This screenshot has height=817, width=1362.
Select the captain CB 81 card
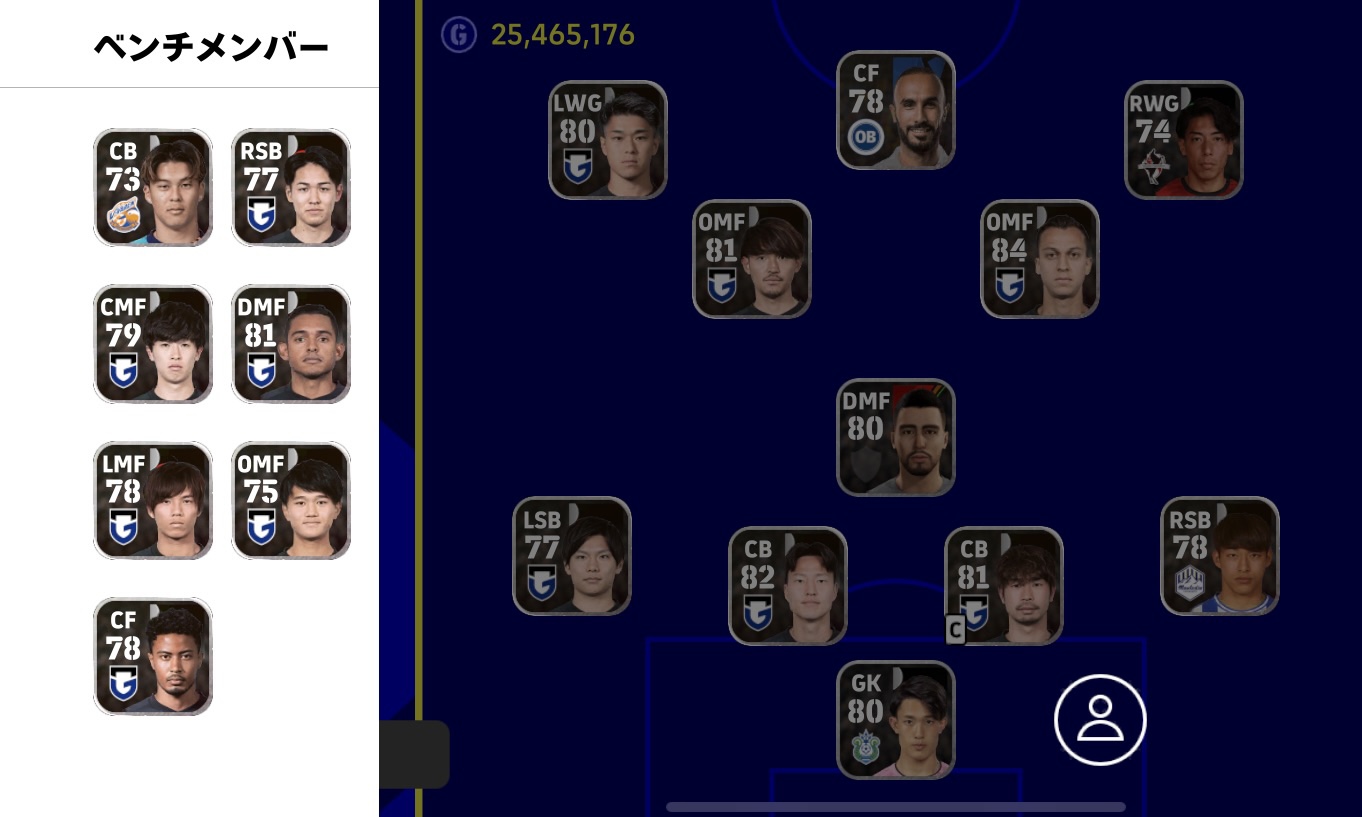point(1004,586)
